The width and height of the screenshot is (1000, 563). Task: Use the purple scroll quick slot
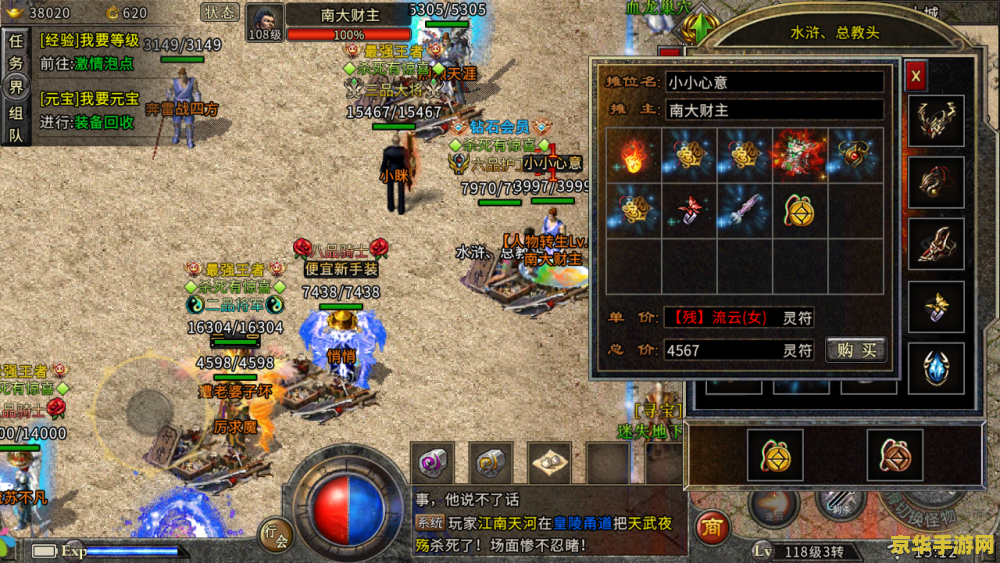[x=435, y=463]
